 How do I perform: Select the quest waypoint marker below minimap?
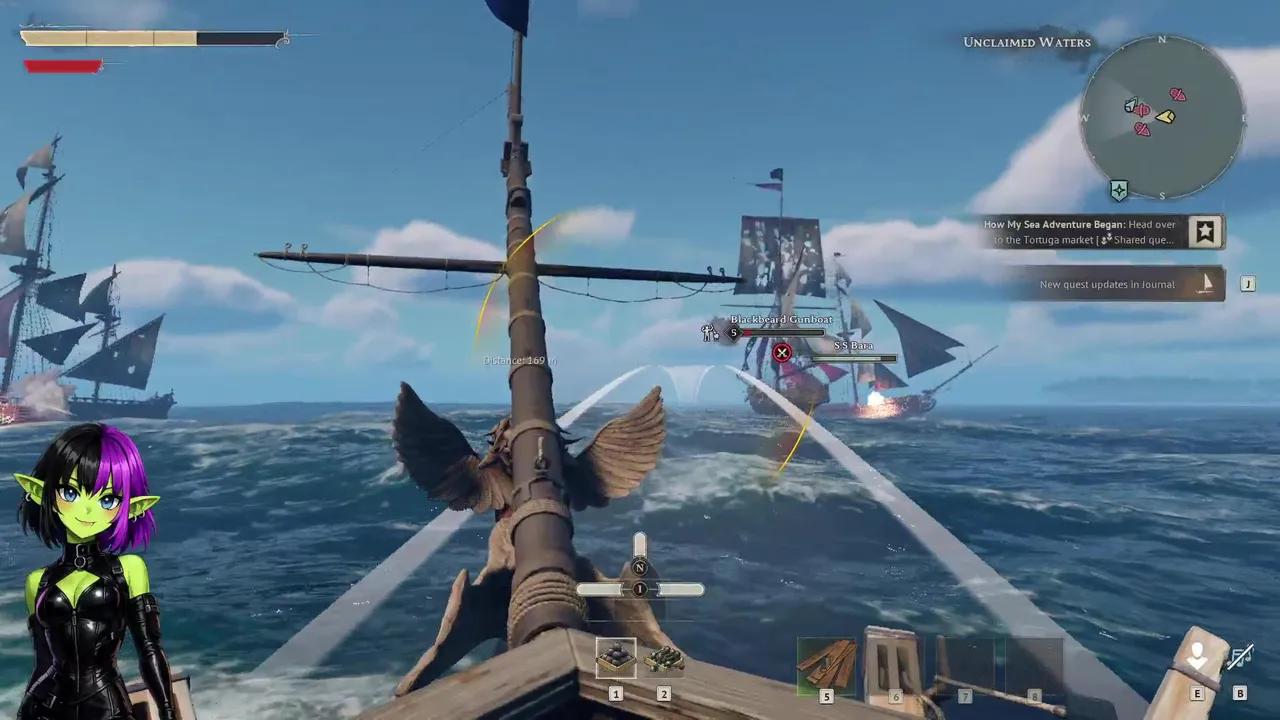click(1119, 190)
